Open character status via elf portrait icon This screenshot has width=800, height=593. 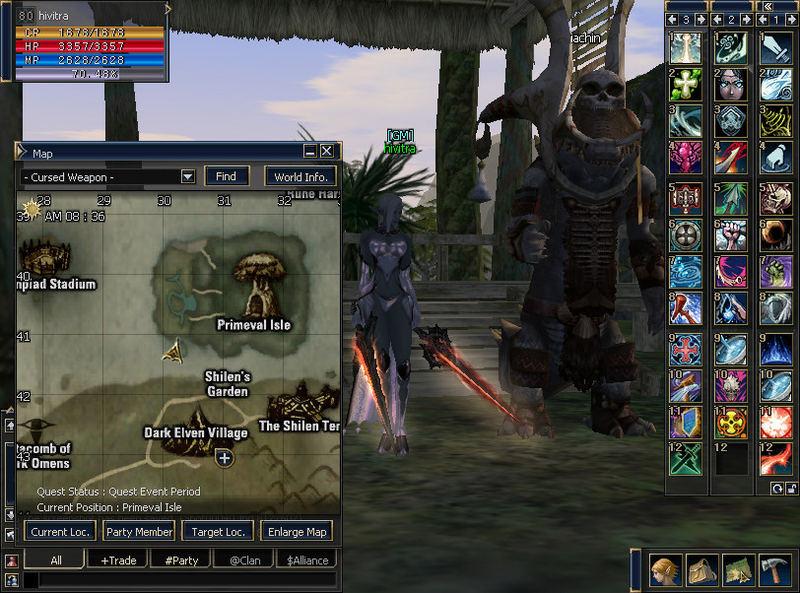(x=666, y=571)
